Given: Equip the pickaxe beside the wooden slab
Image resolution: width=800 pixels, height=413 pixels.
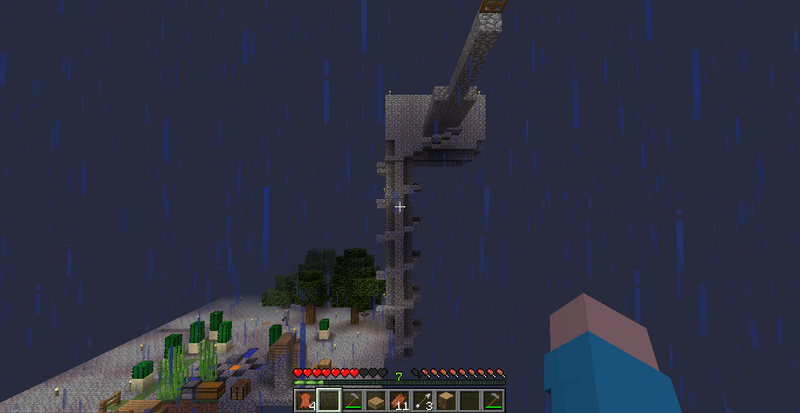Looking at the screenshot, I should 352,401.
